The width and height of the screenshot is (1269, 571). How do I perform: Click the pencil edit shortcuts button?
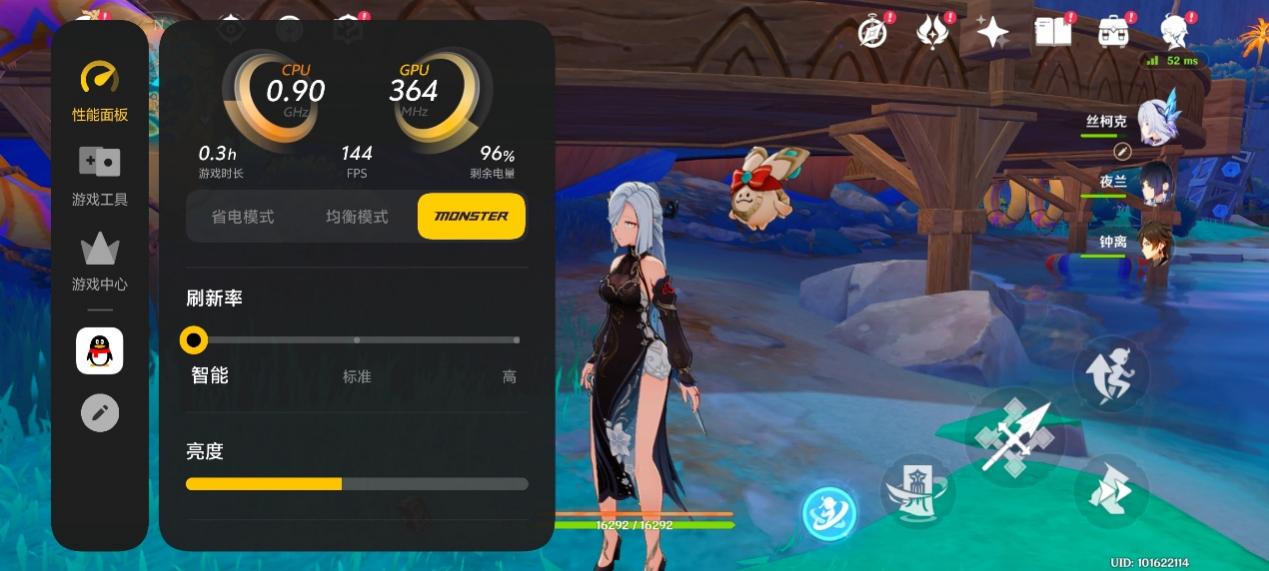point(100,412)
